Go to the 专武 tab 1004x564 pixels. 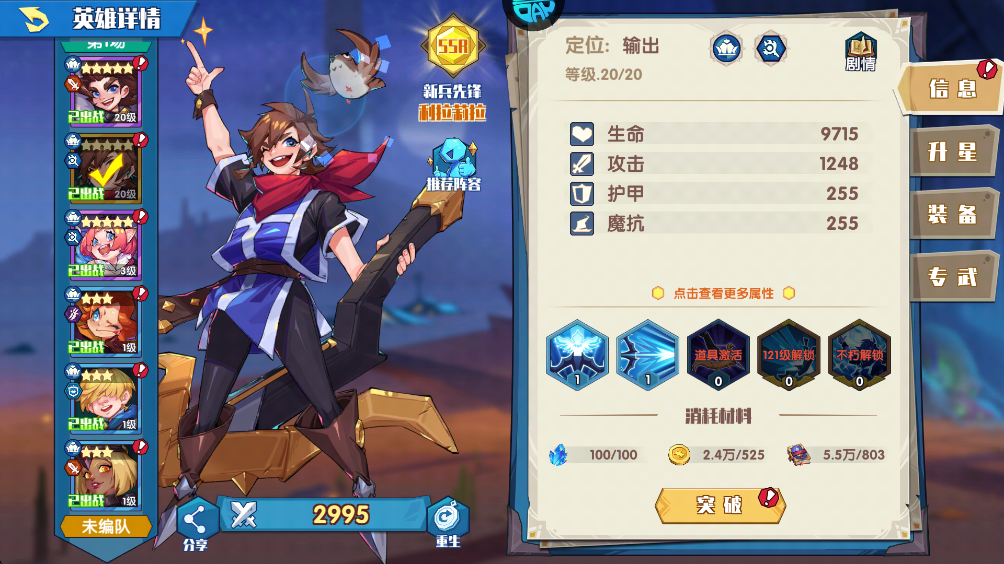951,277
